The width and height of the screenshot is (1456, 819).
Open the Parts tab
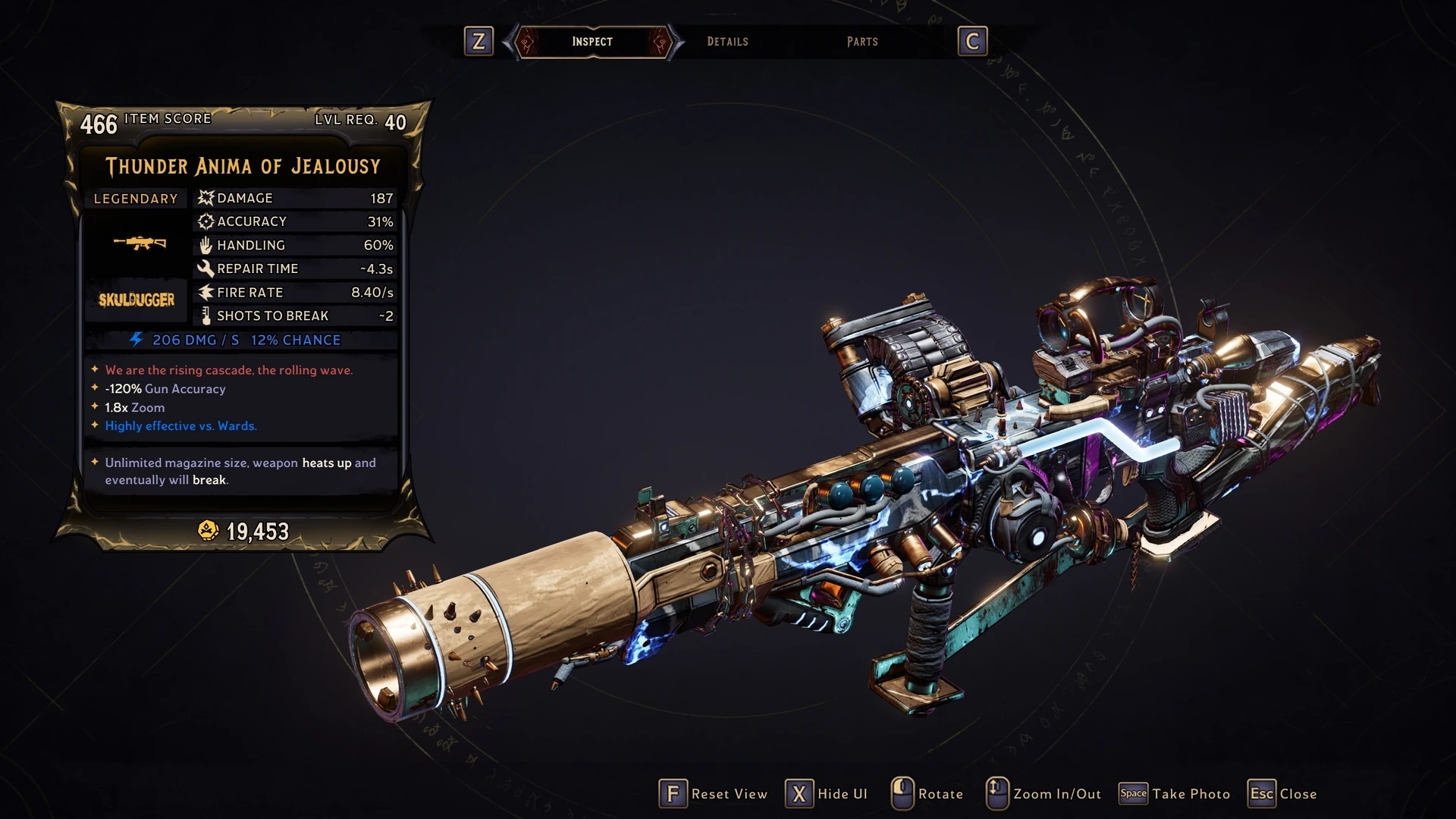point(862,42)
